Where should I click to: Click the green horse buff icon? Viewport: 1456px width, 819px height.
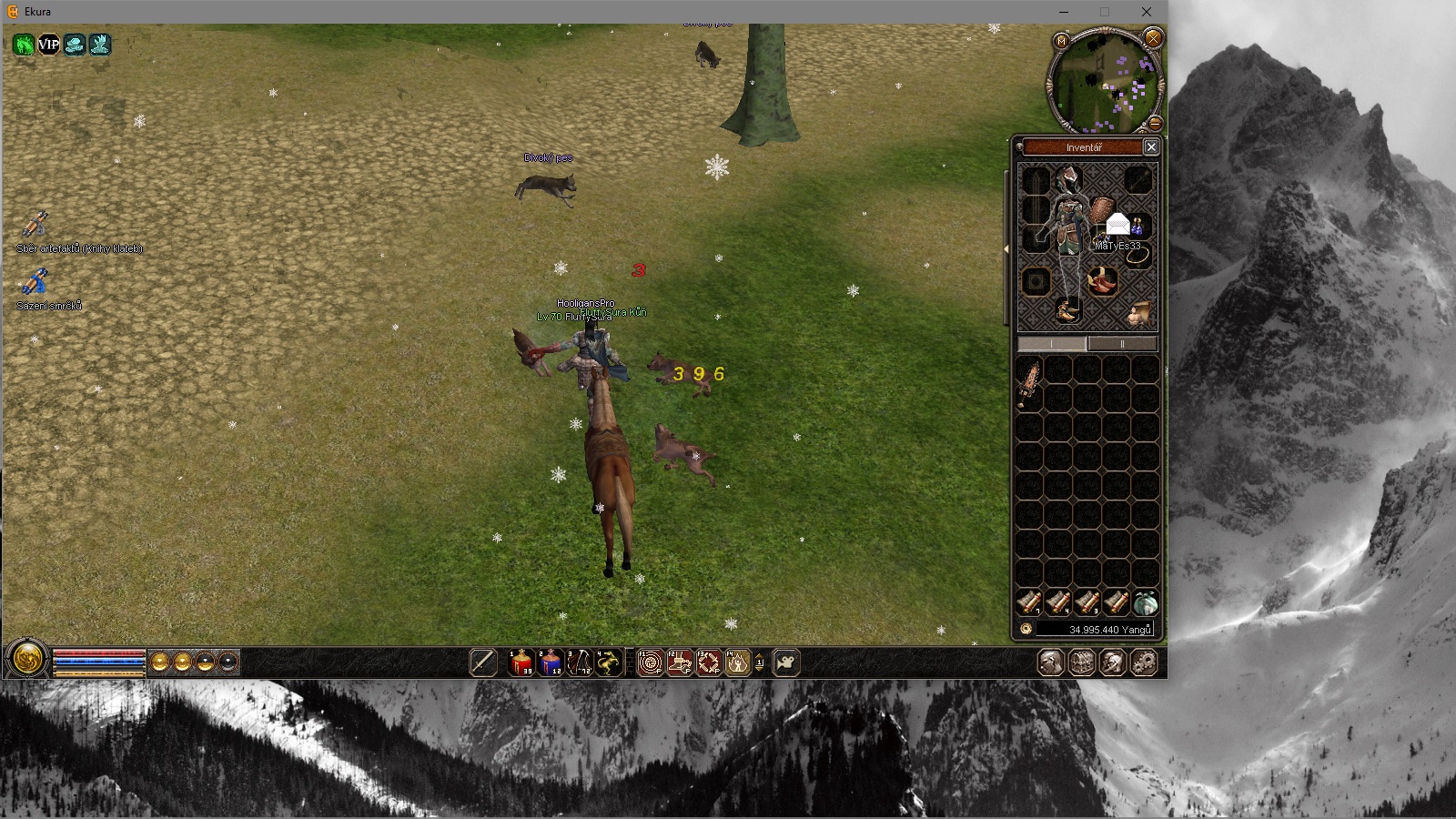[24, 45]
